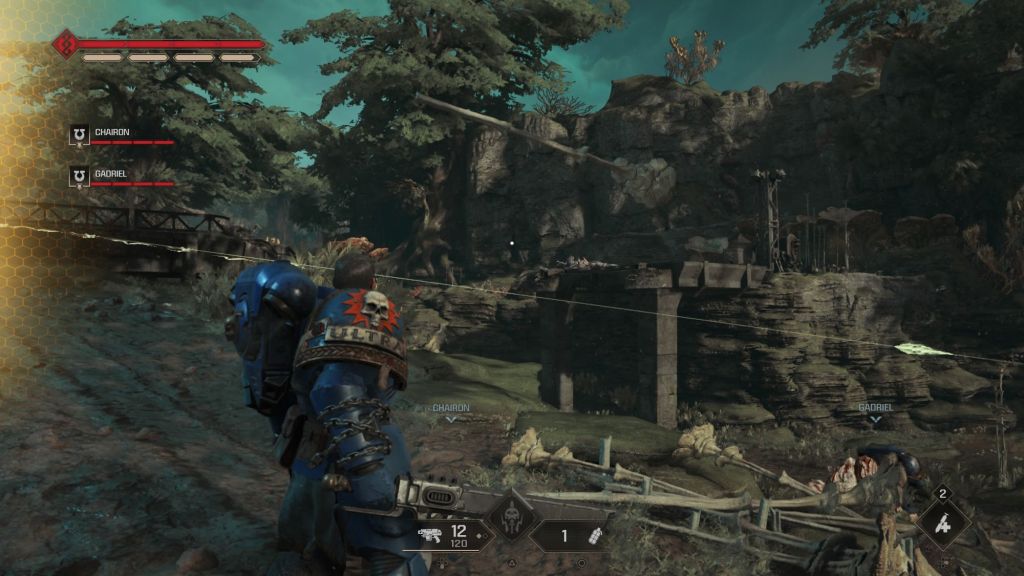This screenshot has height=576, width=1024.
Task: Use the stim injector diamond icon
Action: pos(943,522)
